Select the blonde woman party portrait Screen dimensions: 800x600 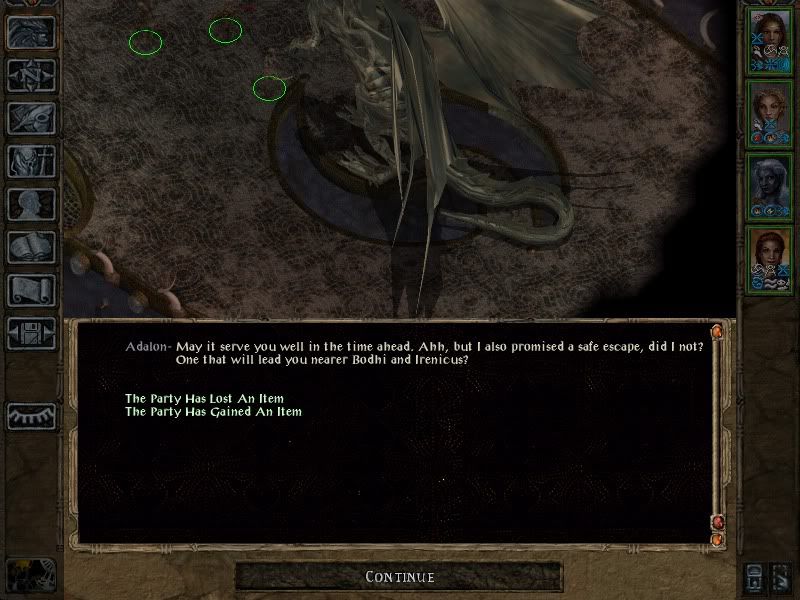(770, 114)
